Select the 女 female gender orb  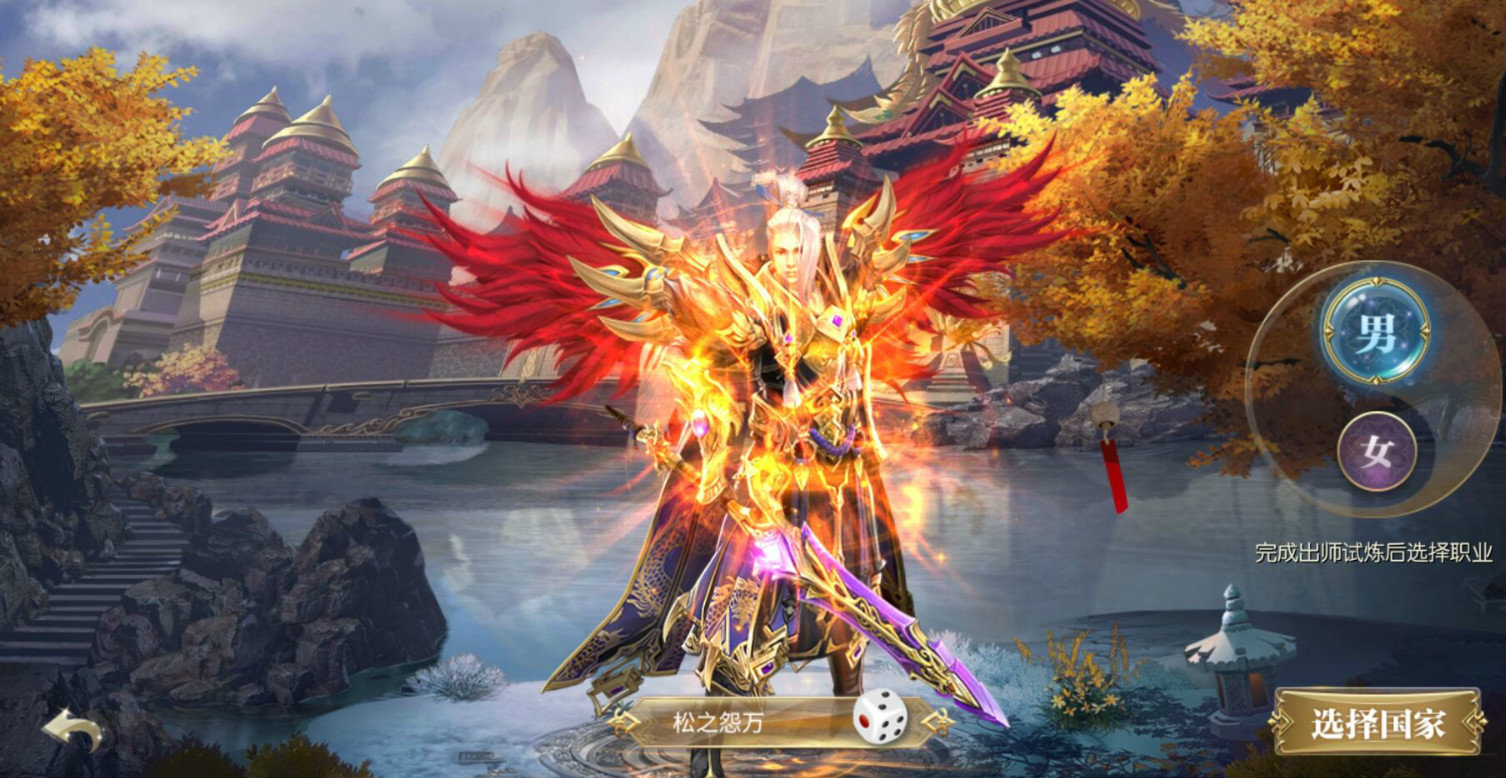pos(1378,452)
